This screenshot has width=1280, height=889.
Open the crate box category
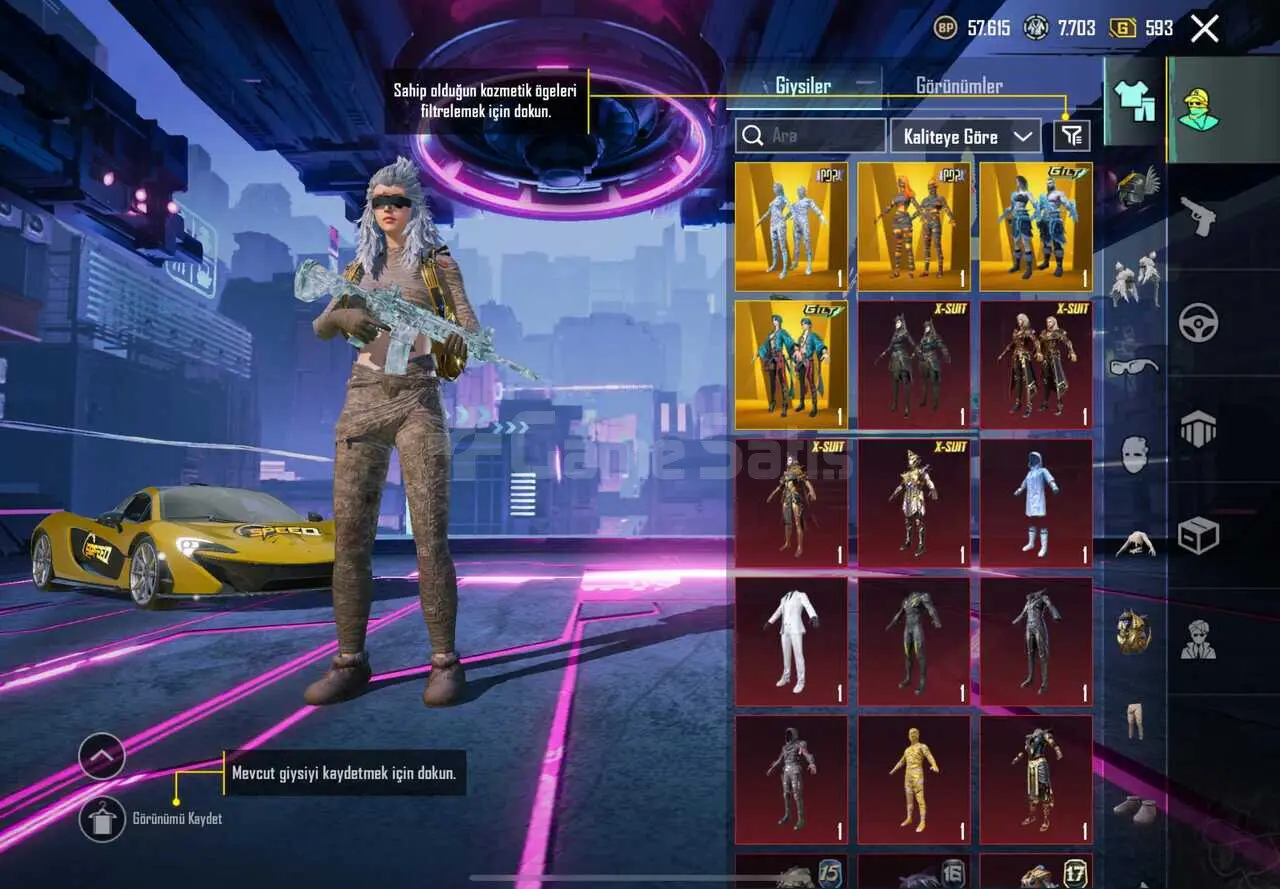[1198, 536]
